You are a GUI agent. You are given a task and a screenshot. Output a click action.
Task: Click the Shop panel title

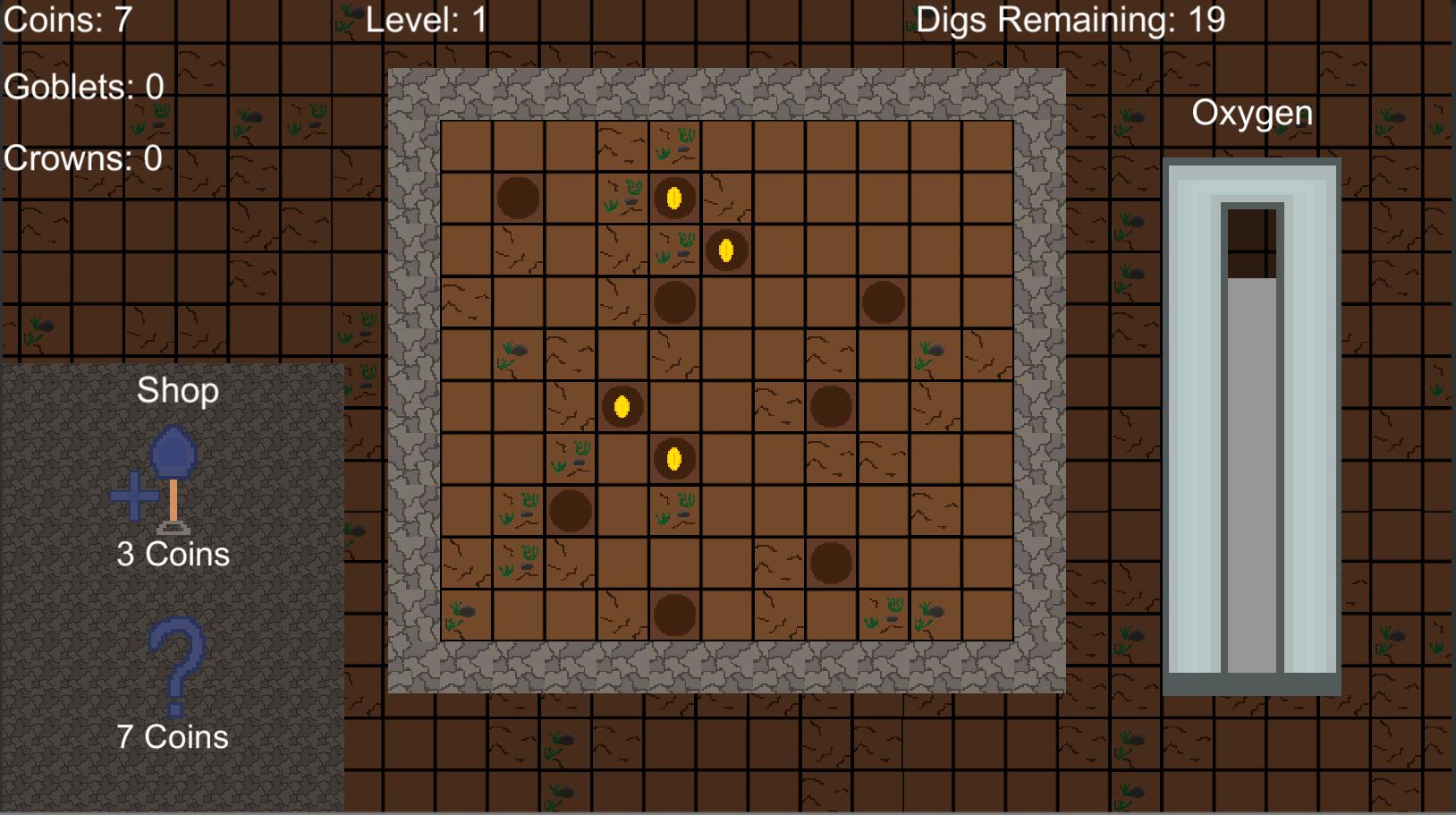[178, 390]
